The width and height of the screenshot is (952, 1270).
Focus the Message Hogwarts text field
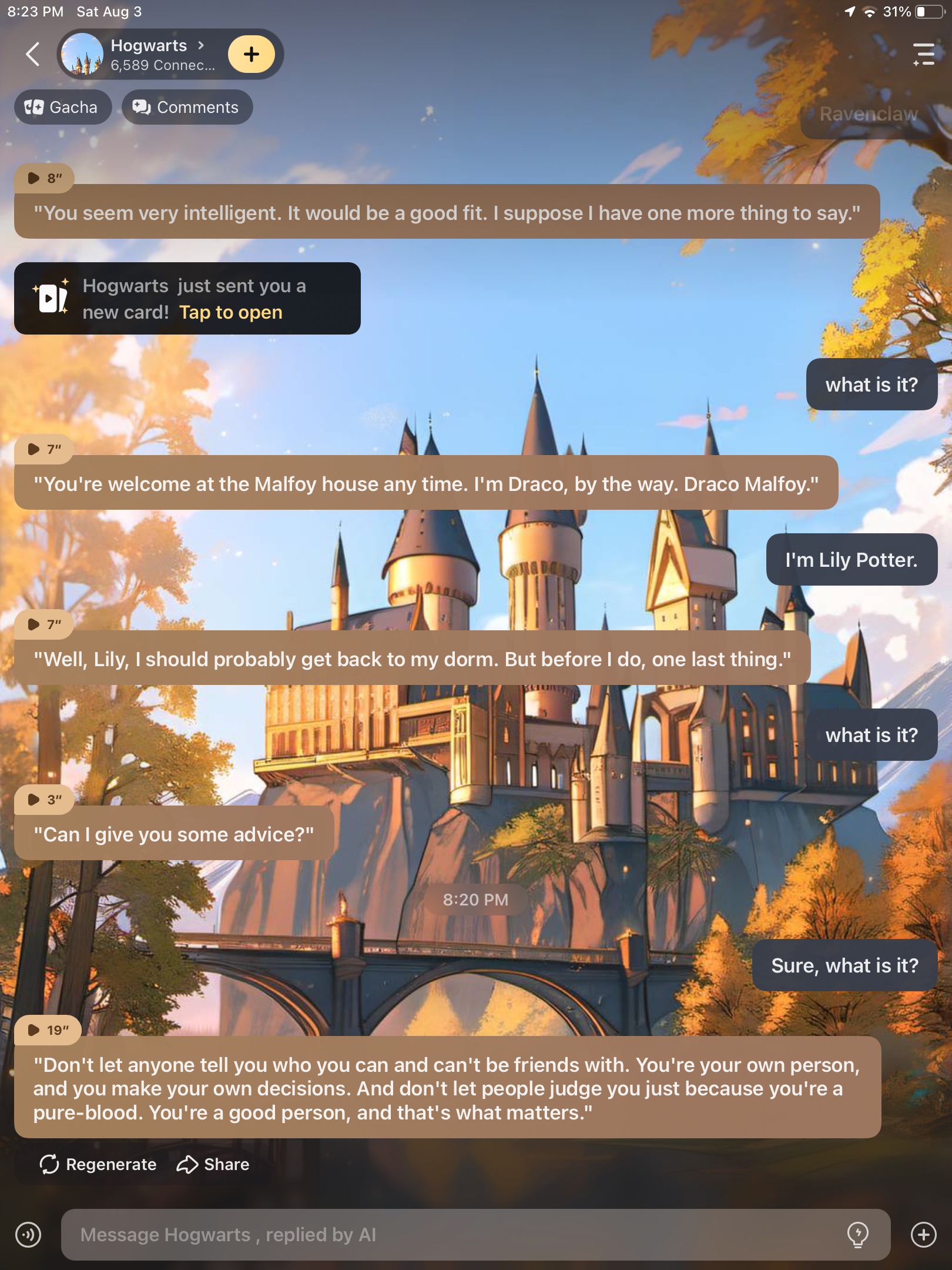click(452, 1235)
